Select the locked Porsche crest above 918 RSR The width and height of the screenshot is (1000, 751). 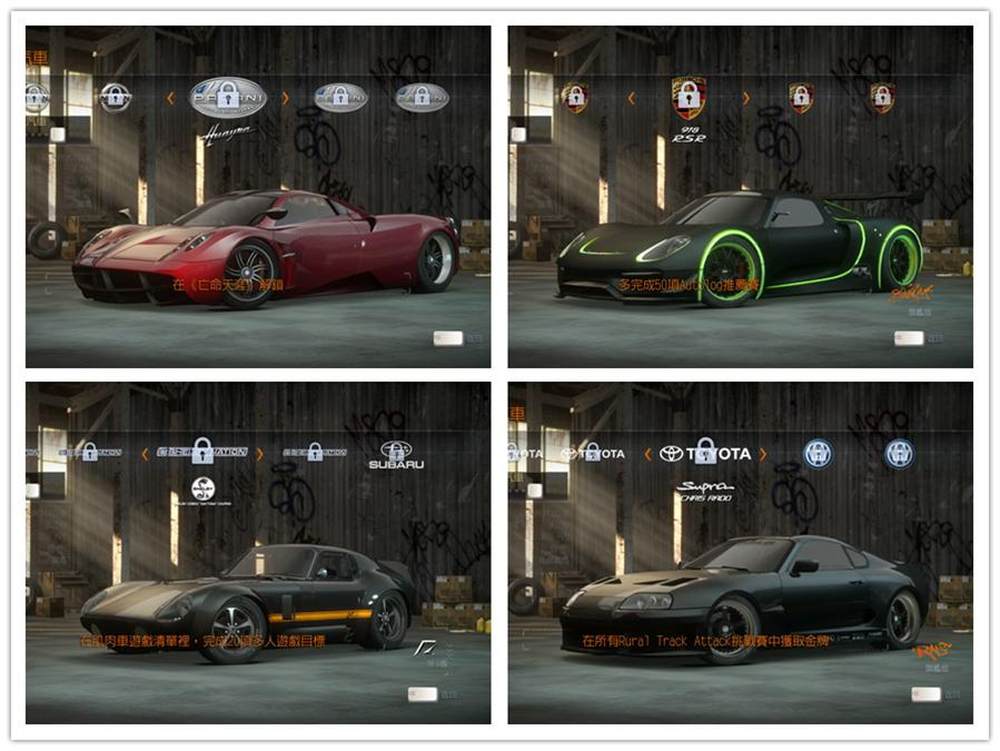(688, 97)
